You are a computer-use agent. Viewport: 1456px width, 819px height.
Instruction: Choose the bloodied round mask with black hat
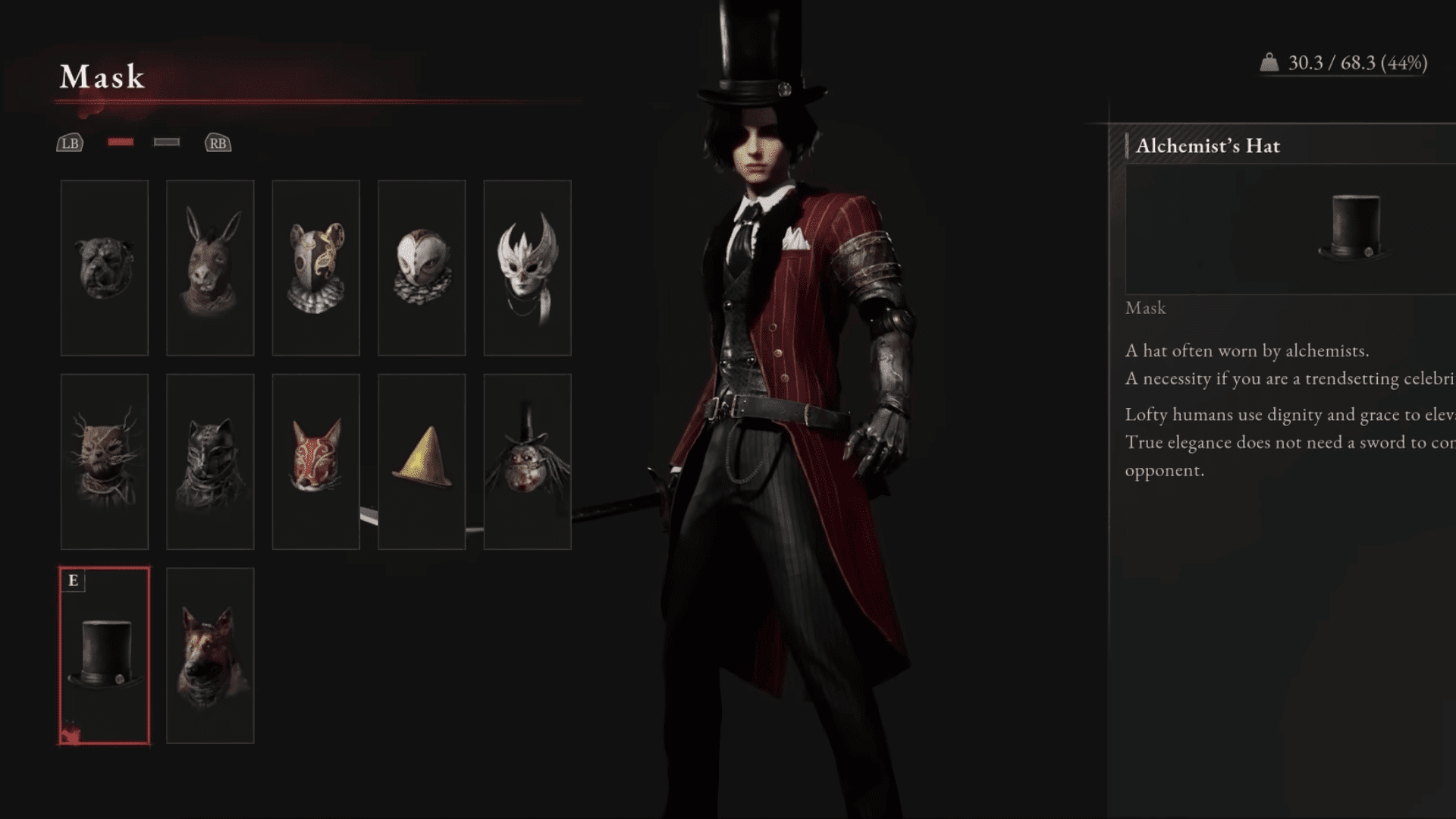click(527, 461)
